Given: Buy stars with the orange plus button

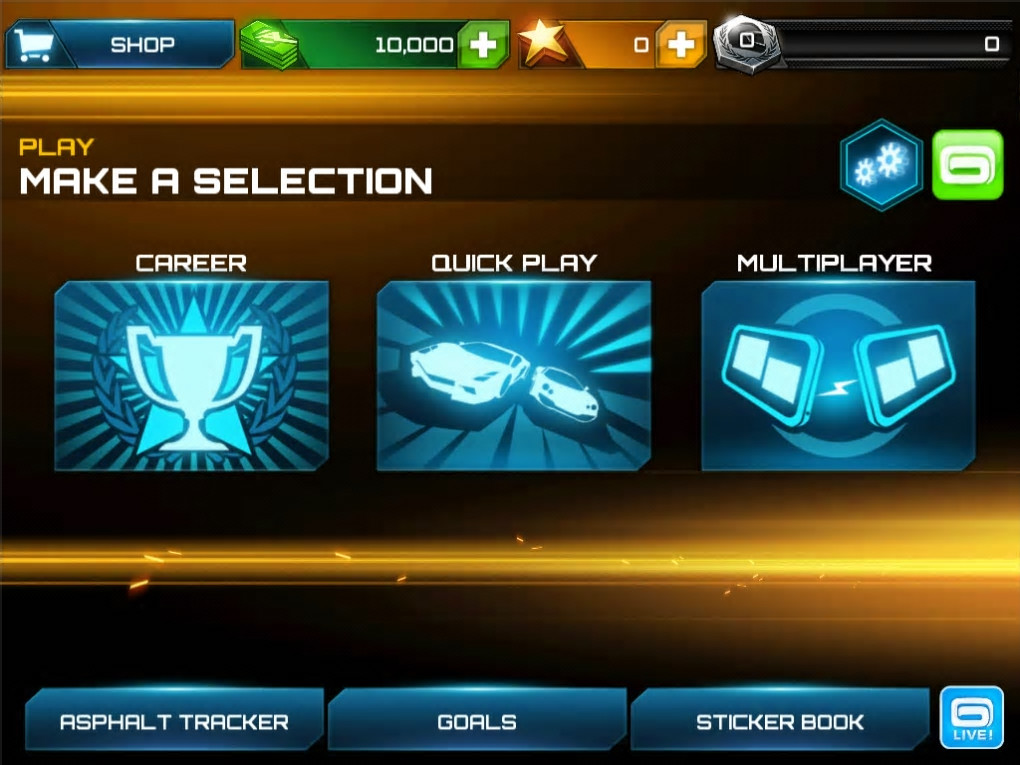Looking at the screenshot, I should point(680,45).
